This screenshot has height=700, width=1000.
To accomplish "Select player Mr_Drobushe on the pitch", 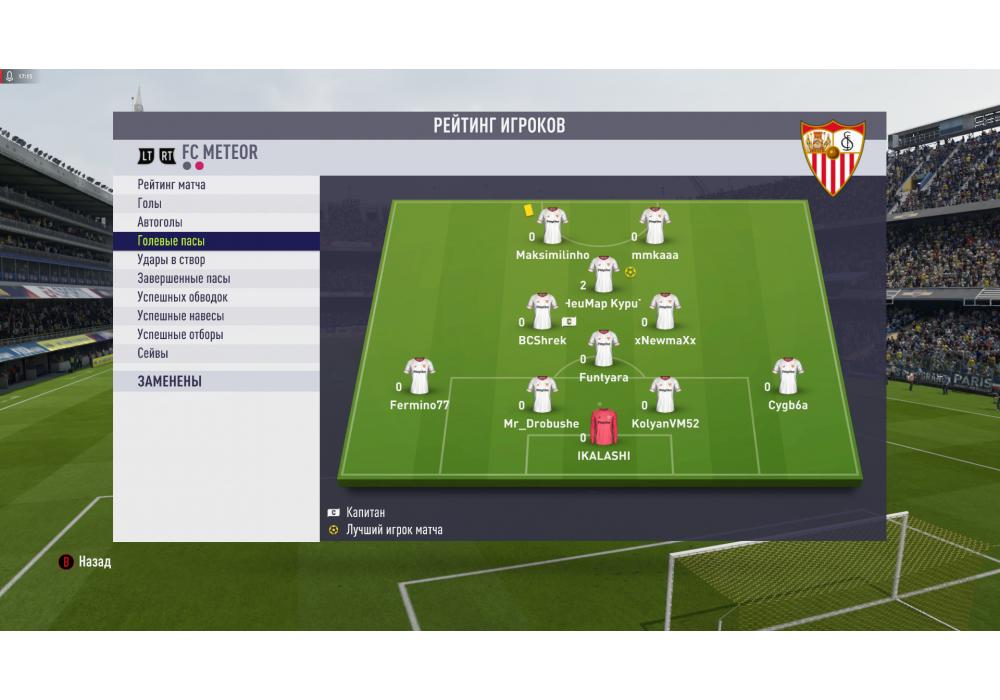I will point(542,395).
